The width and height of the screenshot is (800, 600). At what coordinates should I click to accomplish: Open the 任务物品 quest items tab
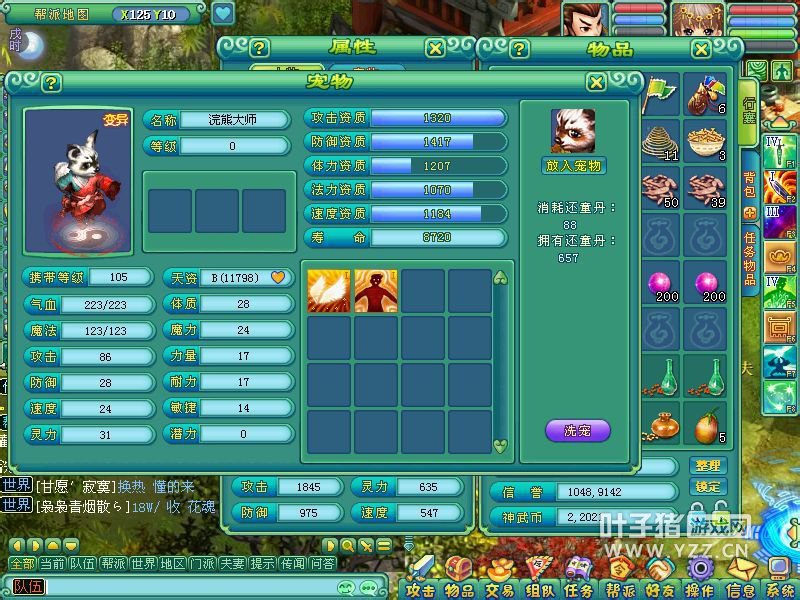pyautogui.click(x=749, y=258)
